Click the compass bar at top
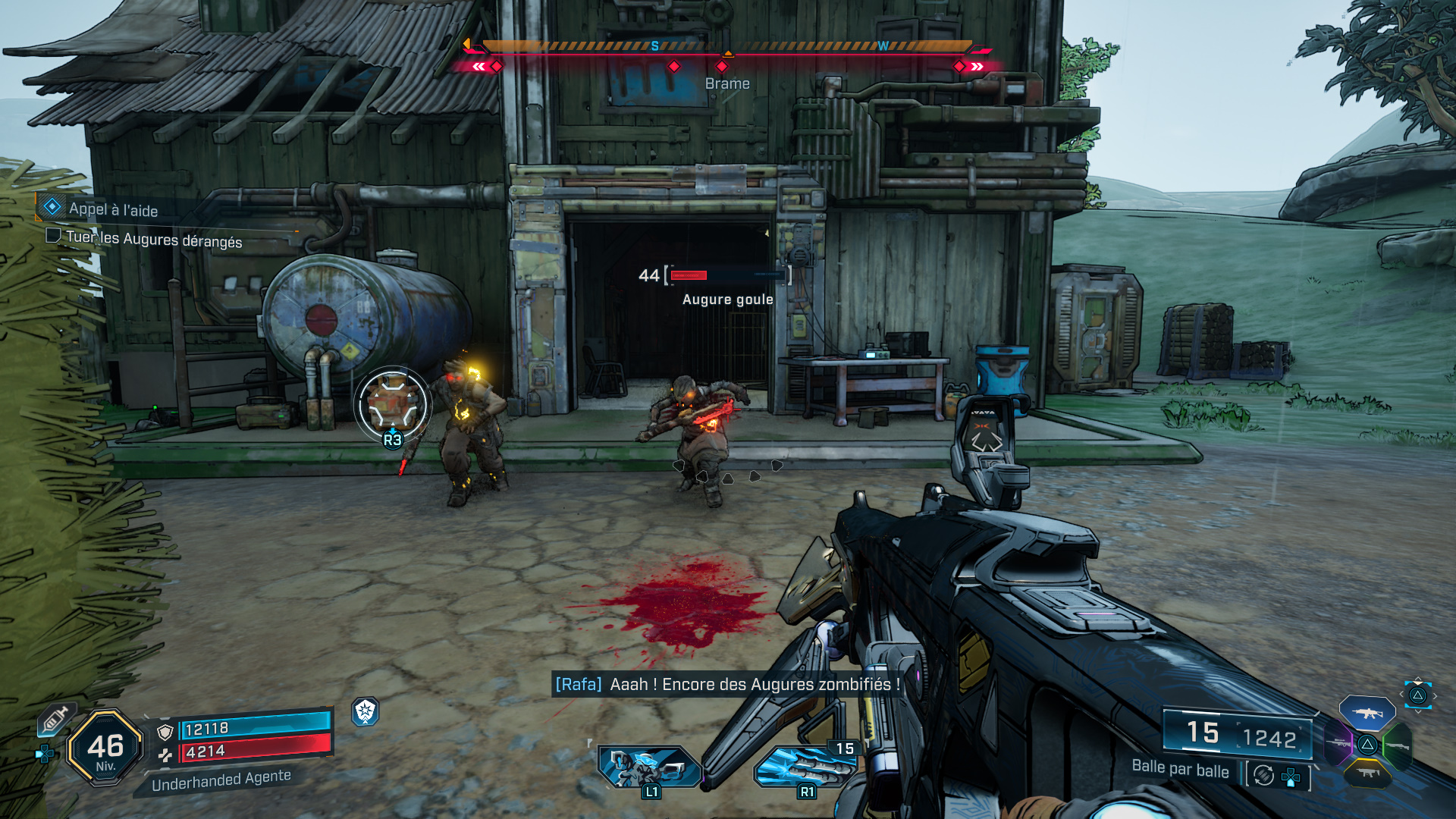This screenshot has width=1456, height=819. pos(727,49)
